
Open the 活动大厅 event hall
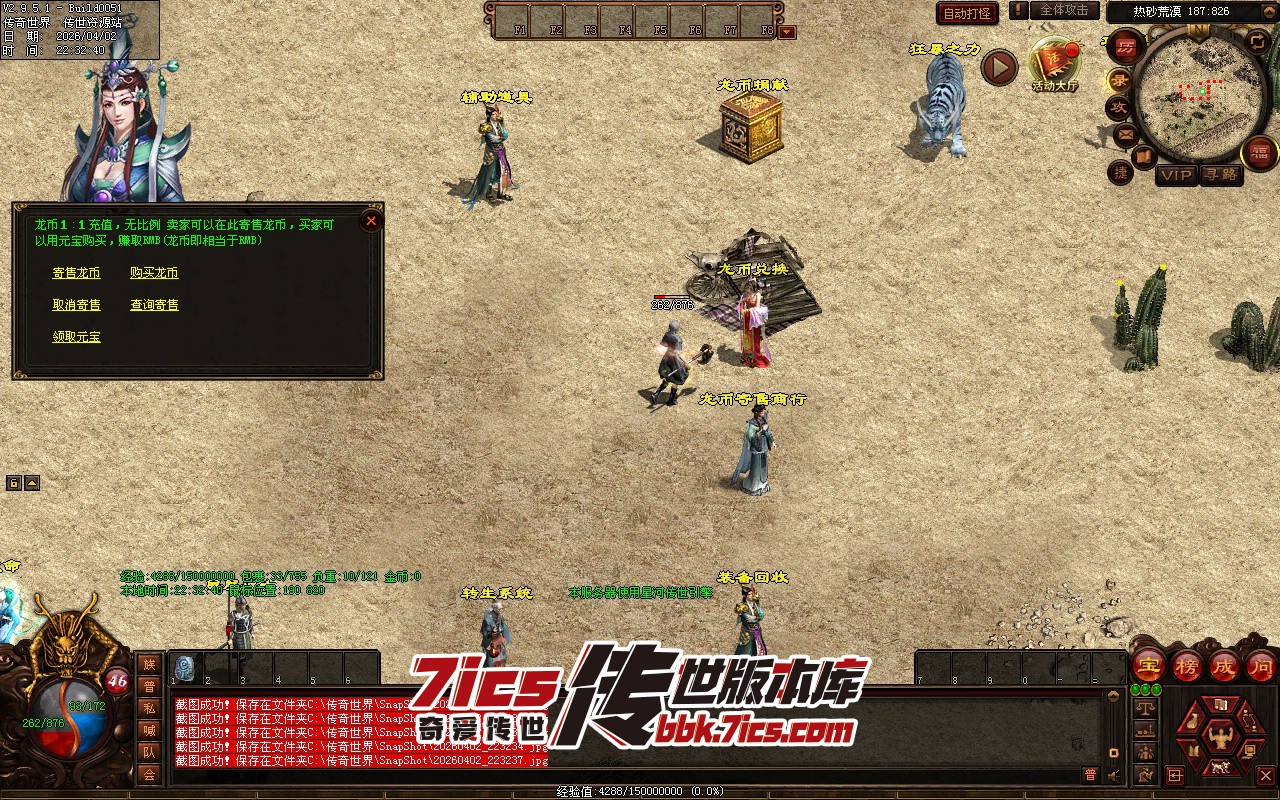tap(1055, 65)
